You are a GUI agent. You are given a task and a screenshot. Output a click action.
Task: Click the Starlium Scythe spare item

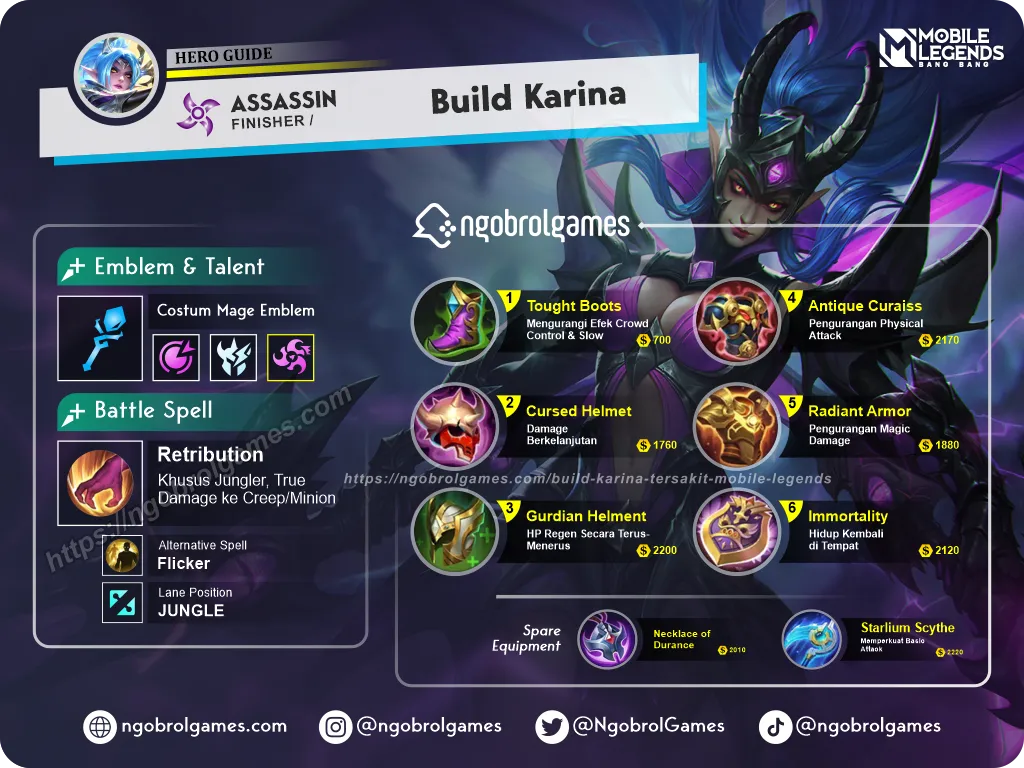pyautogui.click(x=812, y=640)
